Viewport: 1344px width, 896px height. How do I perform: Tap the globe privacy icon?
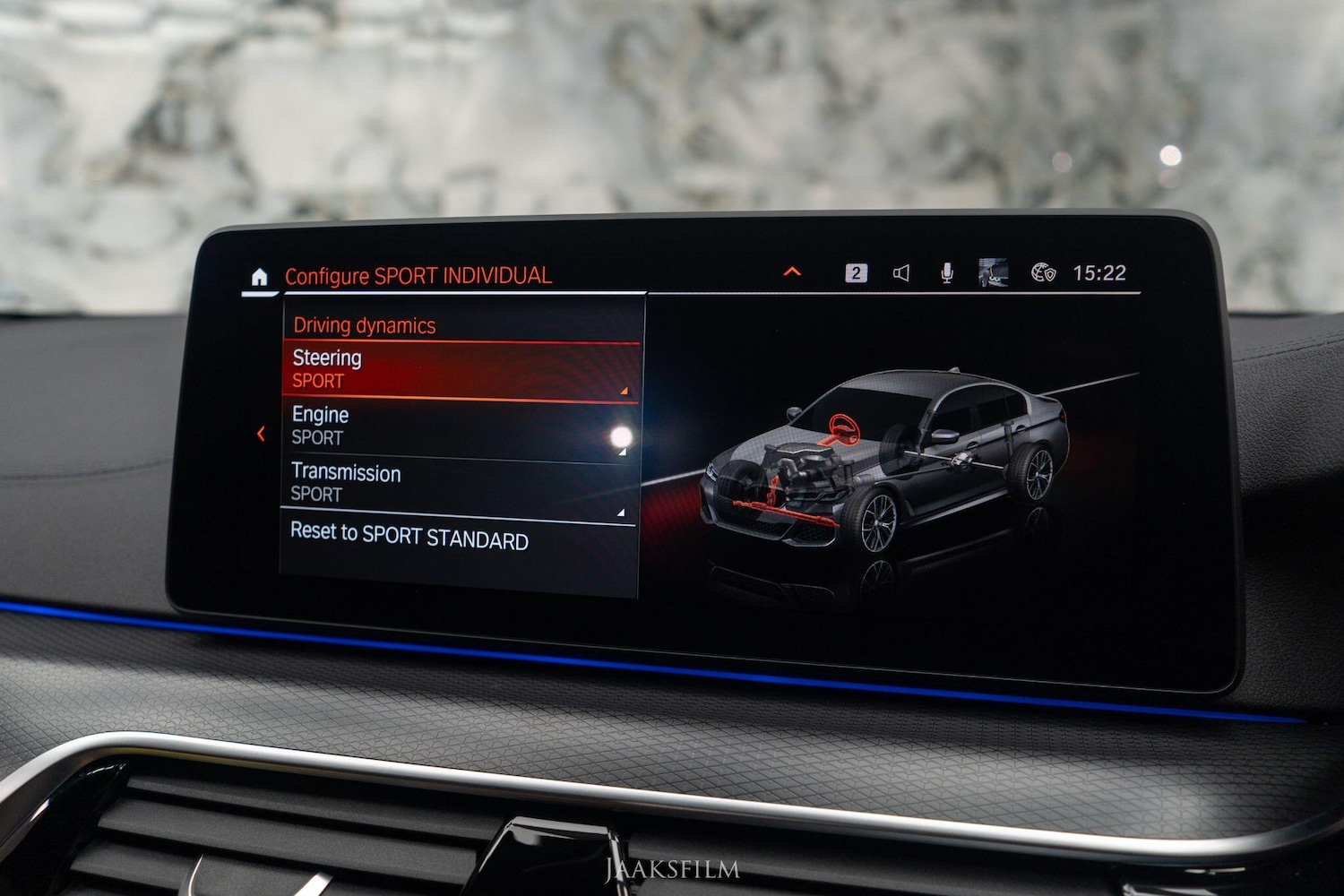[1043, 272]
